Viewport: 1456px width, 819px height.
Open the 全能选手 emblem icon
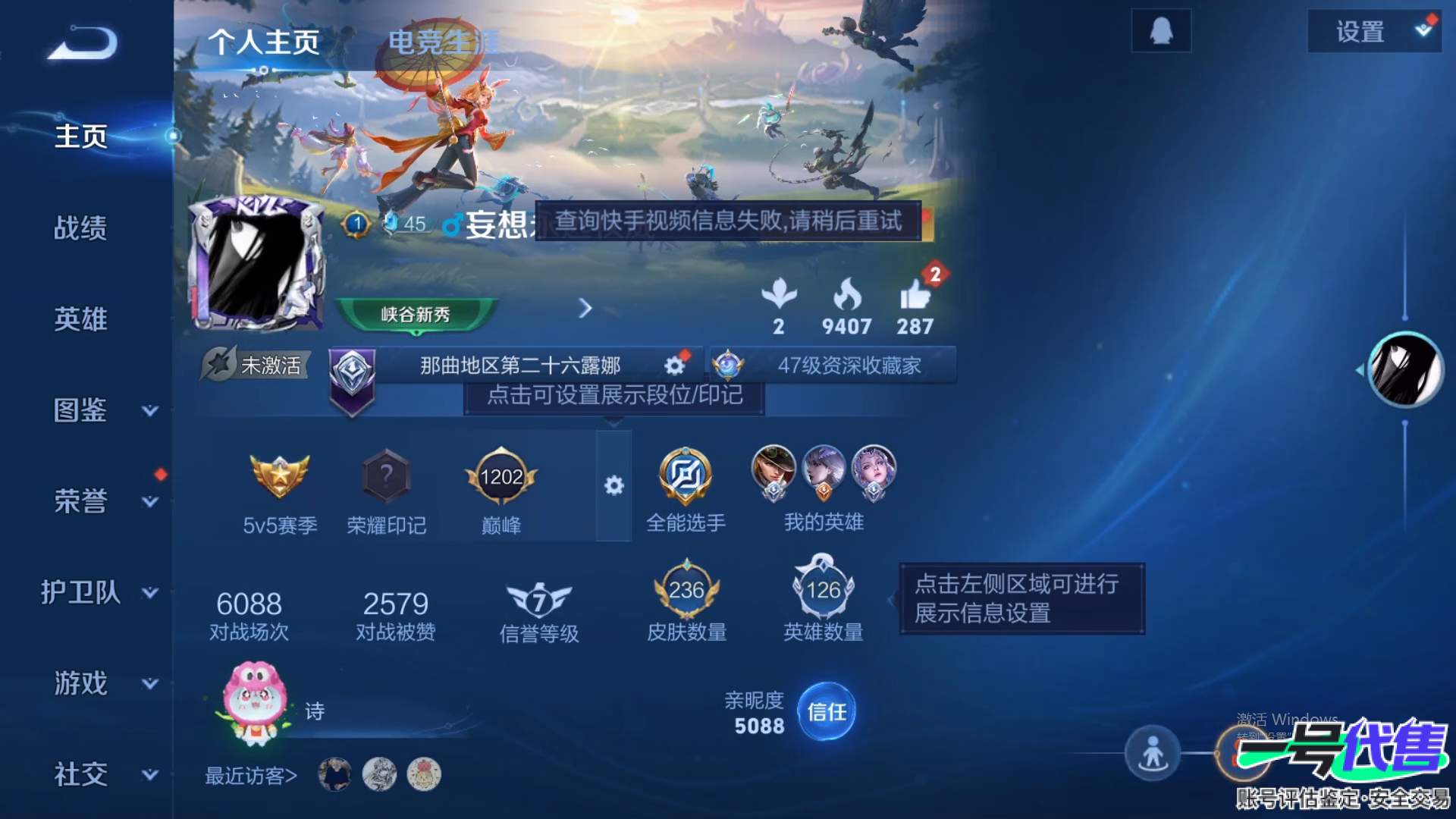click(x=685, y=474)
